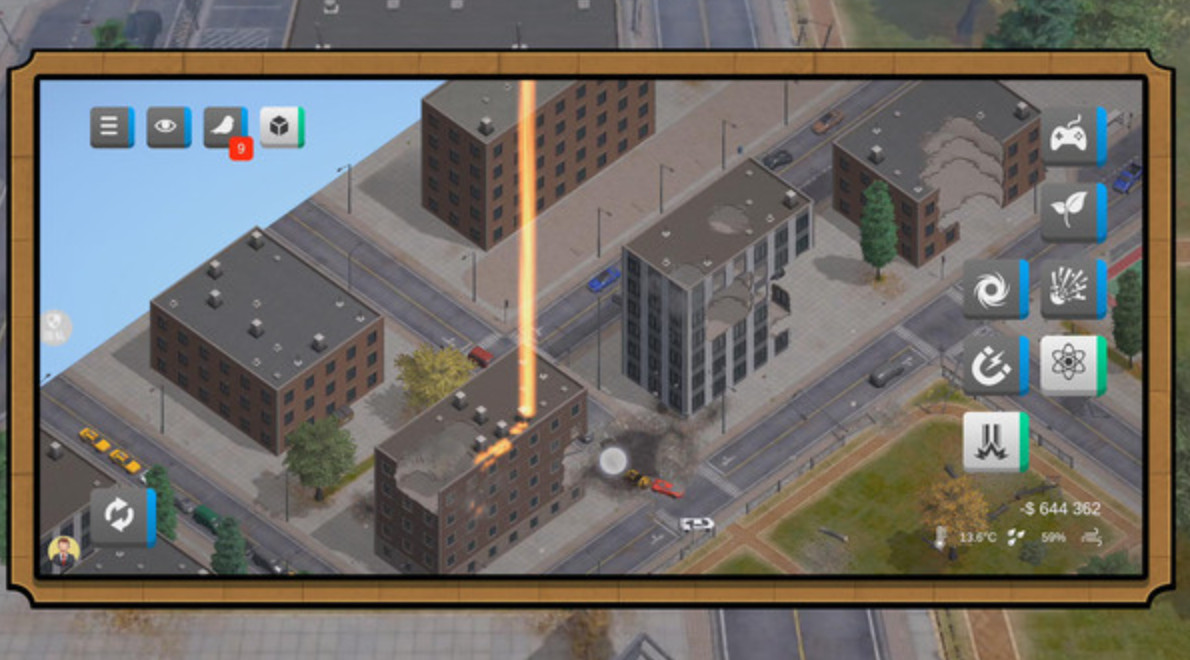The width and height of the screenshot is (1190, 660).
Task: Open the bird notifications with 9 badge
Action: 224,128
